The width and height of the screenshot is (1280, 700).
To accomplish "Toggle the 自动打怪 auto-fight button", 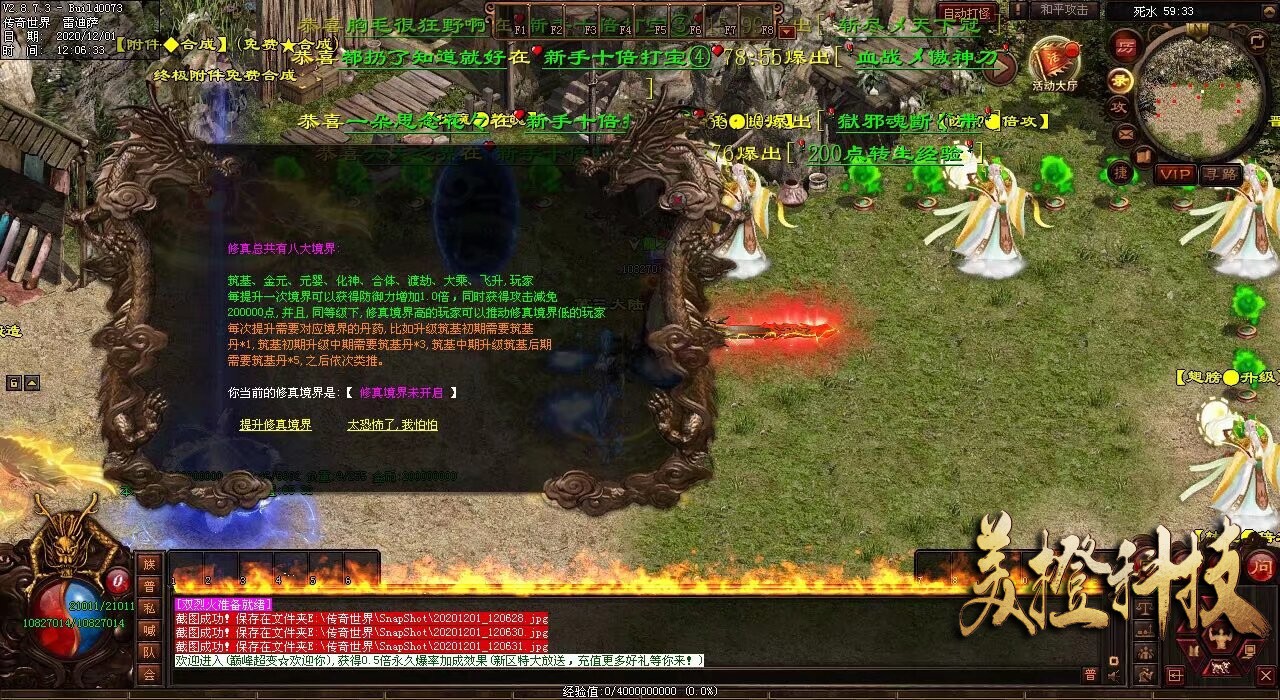I will (x=969, y=14).
